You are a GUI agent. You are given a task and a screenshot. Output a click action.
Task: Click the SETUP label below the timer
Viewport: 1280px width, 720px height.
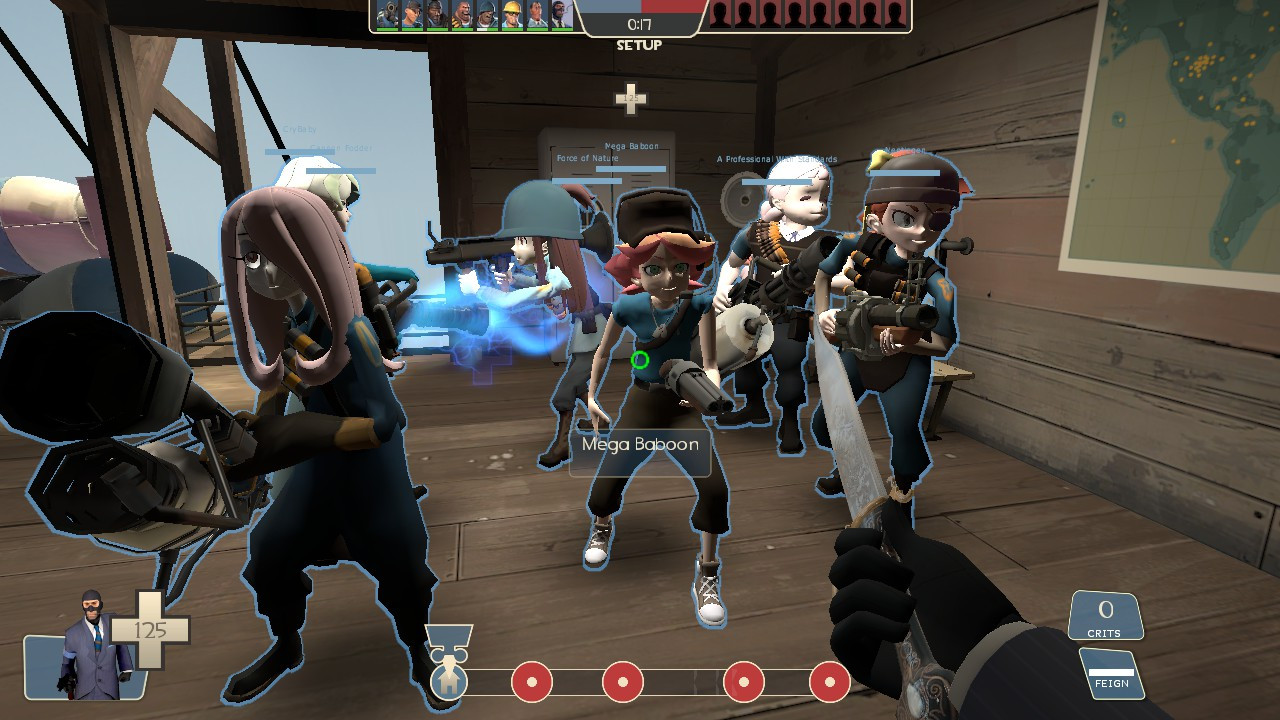[x=641, y=44]
